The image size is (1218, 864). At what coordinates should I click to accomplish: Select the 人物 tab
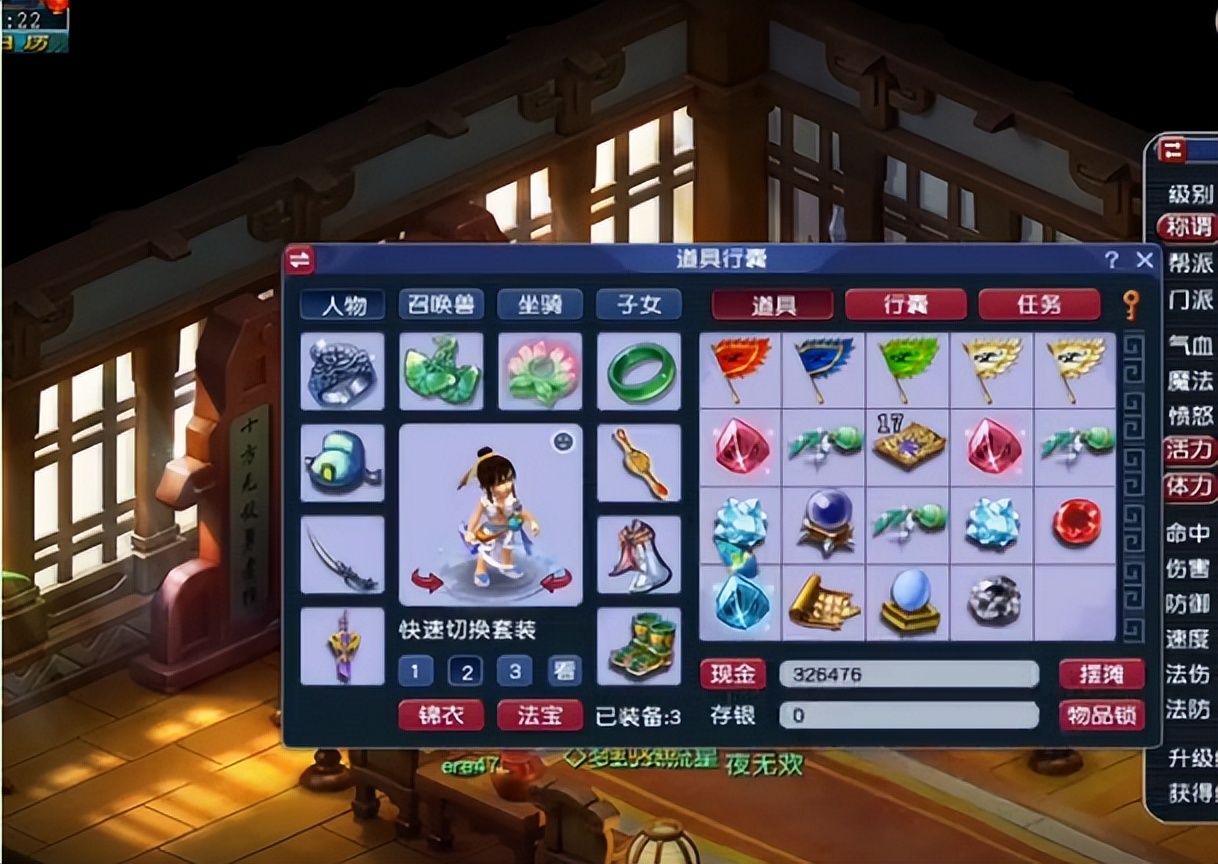pyautogui.click(x=343, y=304)
